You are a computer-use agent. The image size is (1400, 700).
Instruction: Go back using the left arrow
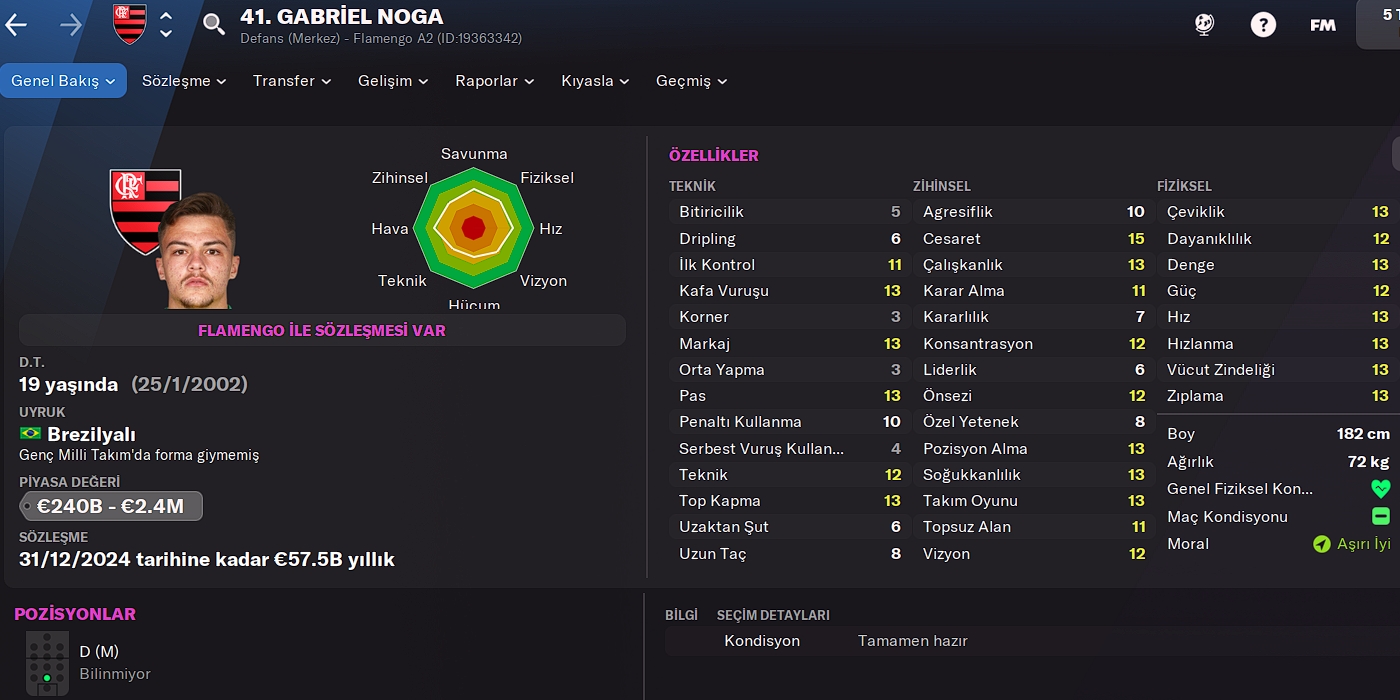point(16,25)
